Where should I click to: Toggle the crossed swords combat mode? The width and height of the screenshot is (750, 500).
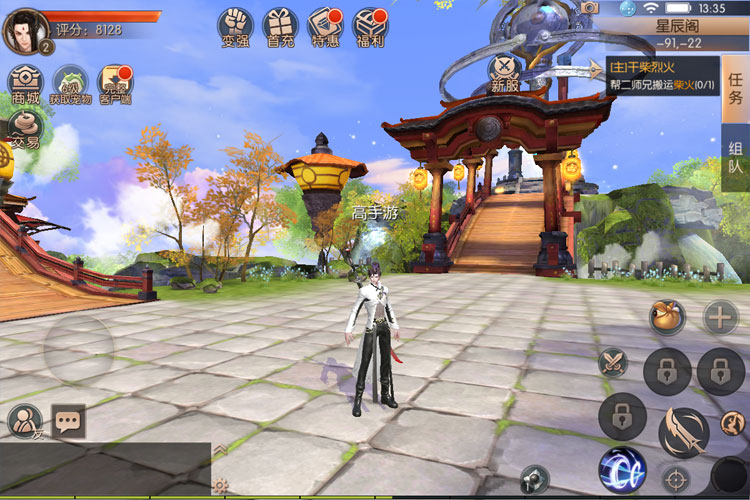[611, 362]
